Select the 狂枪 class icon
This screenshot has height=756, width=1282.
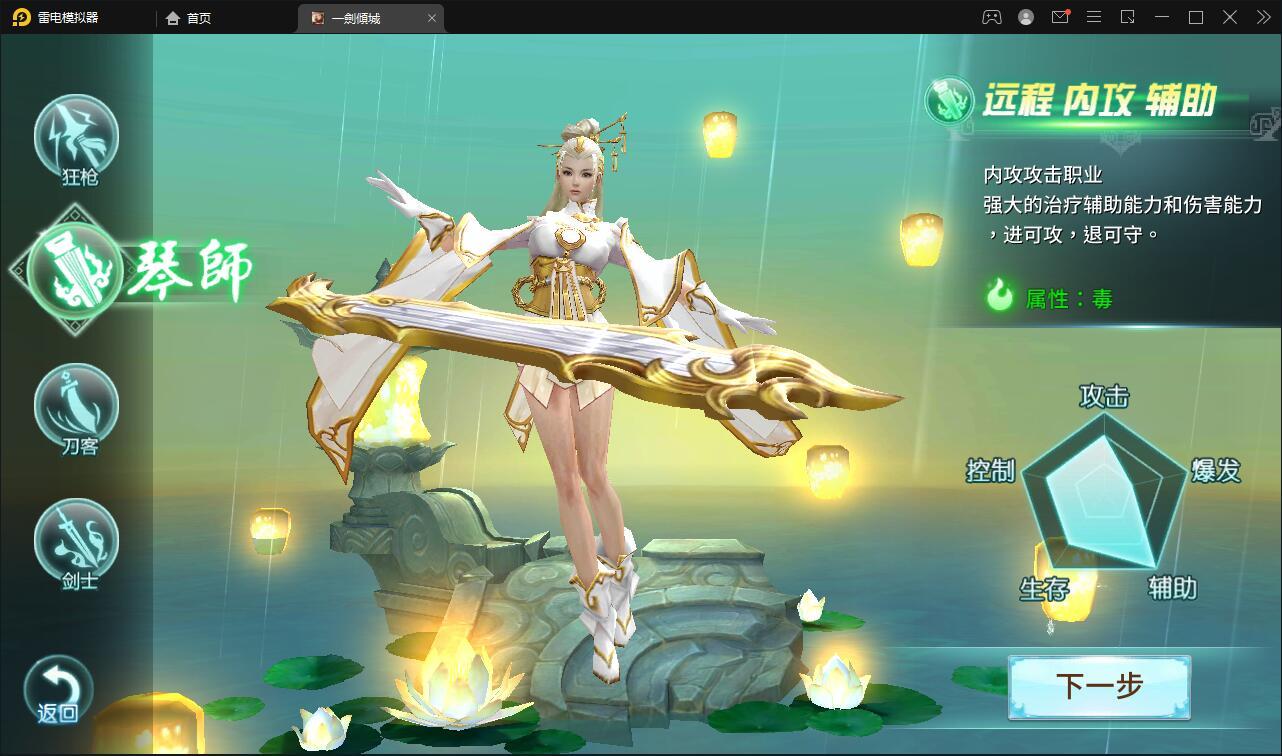point(77,137)
